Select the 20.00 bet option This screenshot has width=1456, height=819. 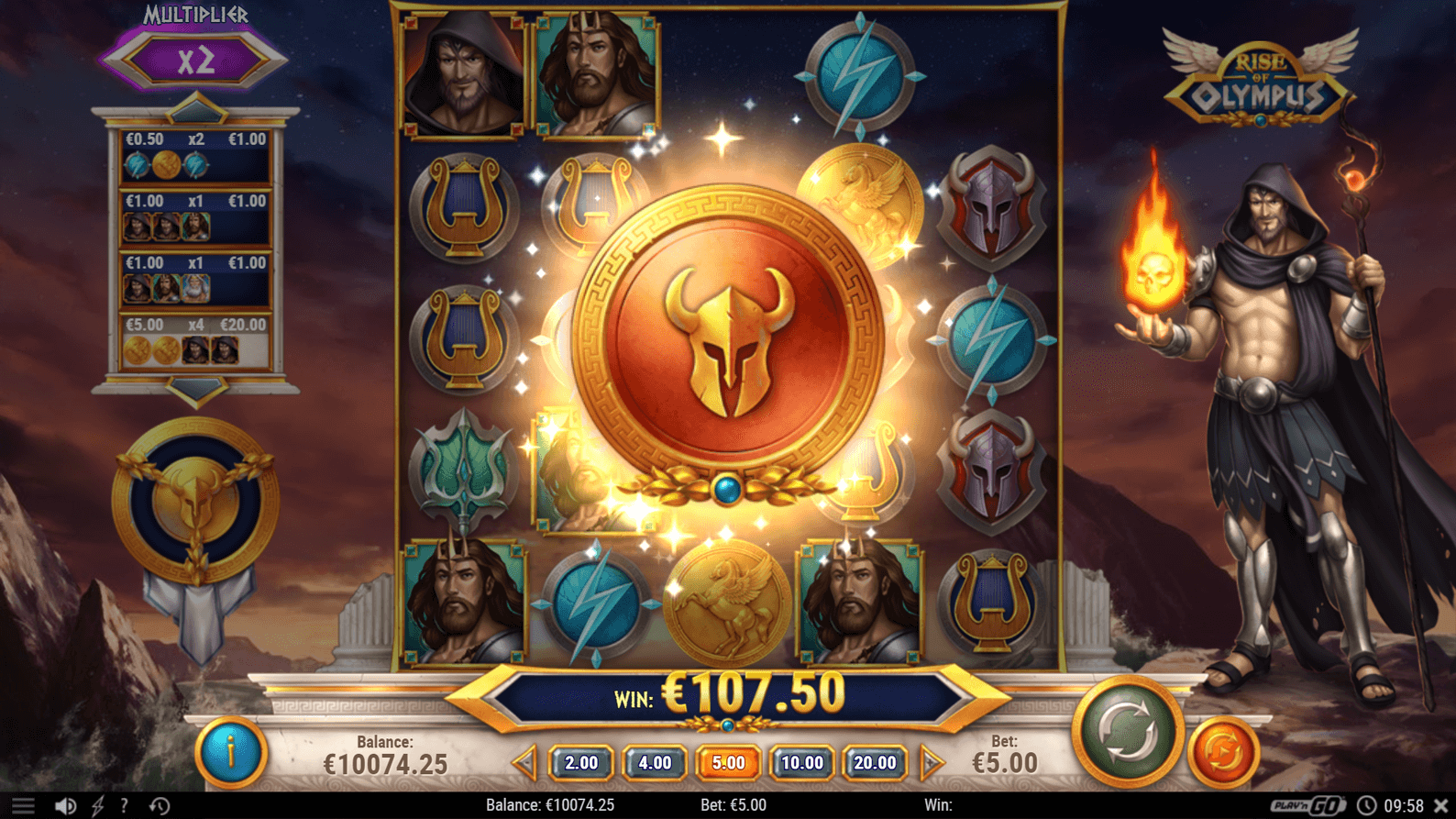pos(876,762)
